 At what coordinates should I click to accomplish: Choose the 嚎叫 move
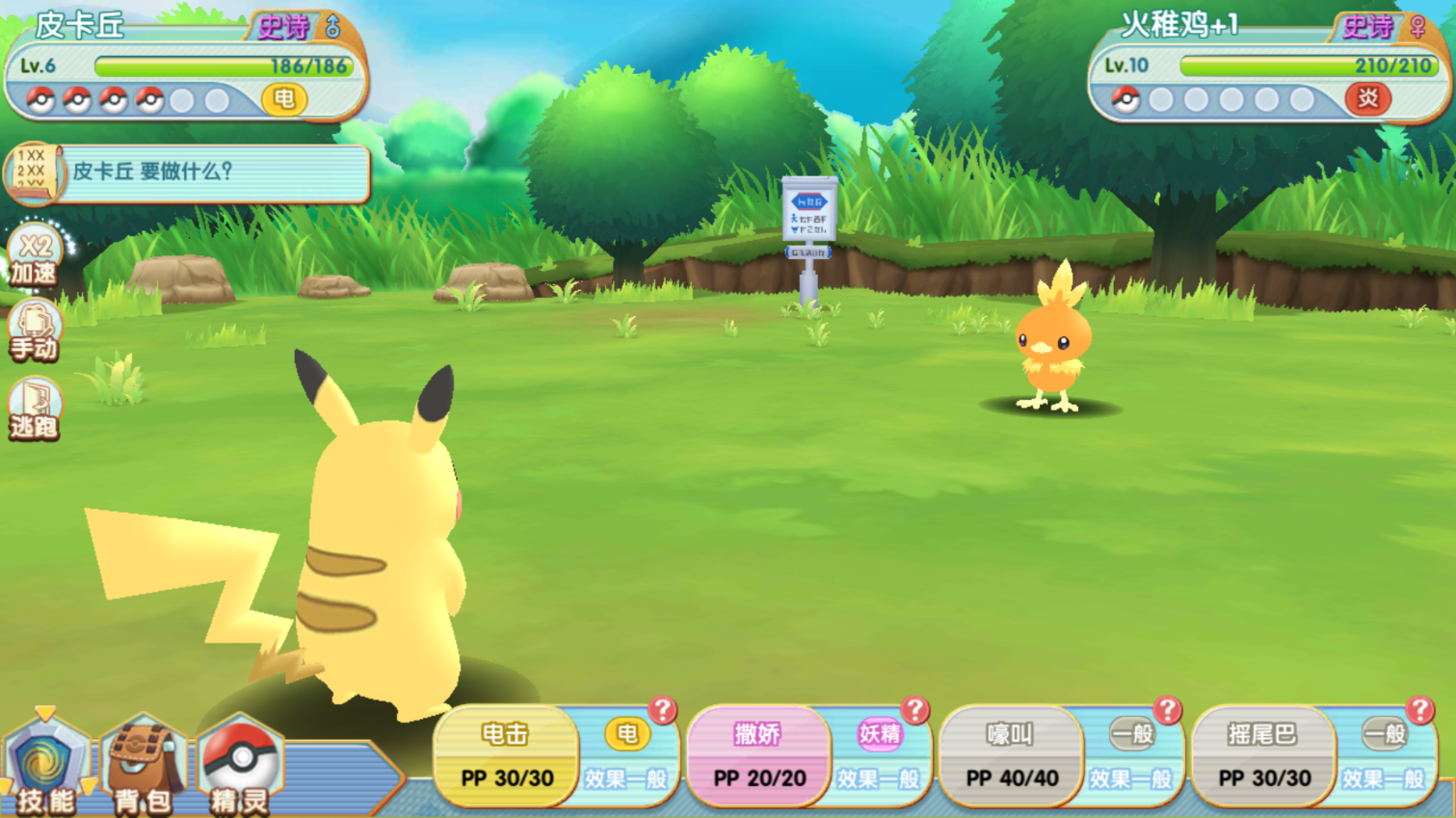coord(1011,757)
